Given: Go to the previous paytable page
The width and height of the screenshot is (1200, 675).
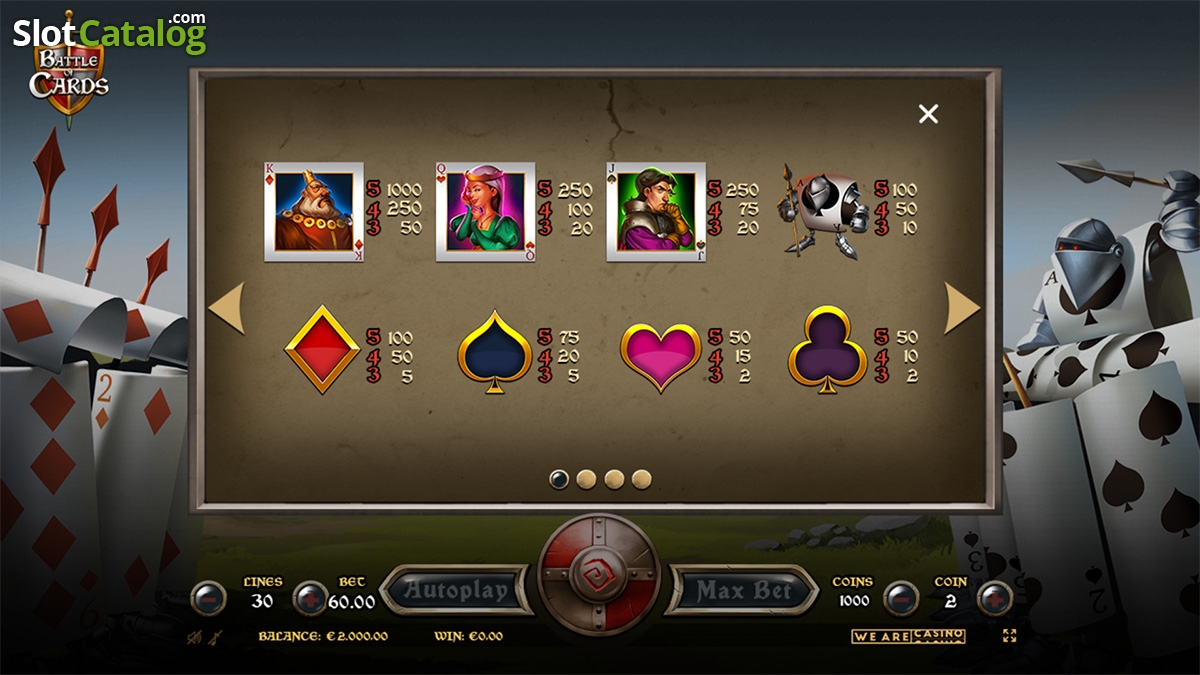Looking at the screenshot, I should coord(226,309).
